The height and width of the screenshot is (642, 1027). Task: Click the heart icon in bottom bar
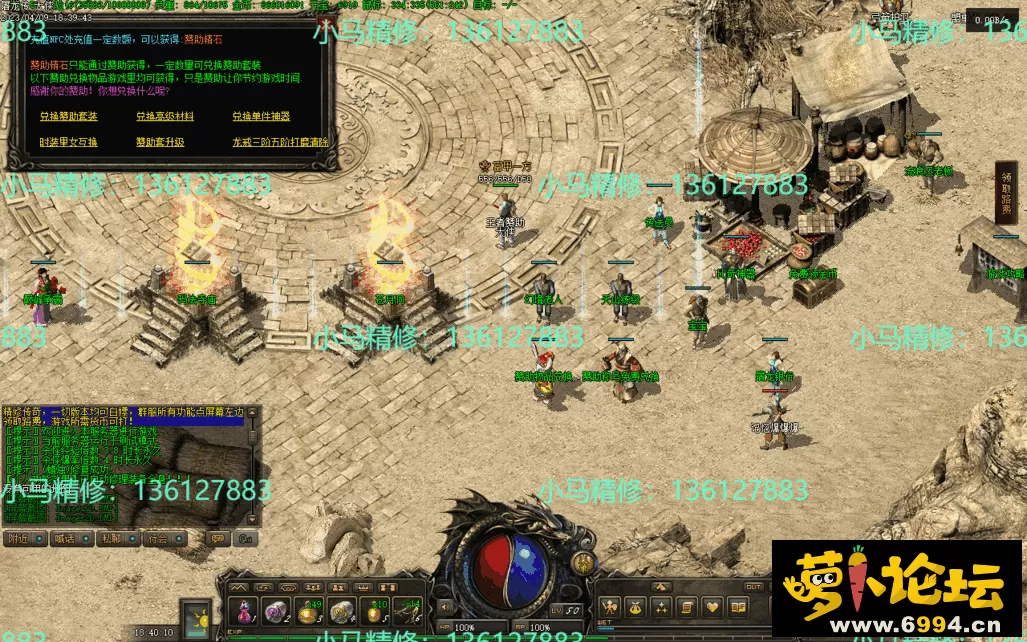tap(712, 606)
